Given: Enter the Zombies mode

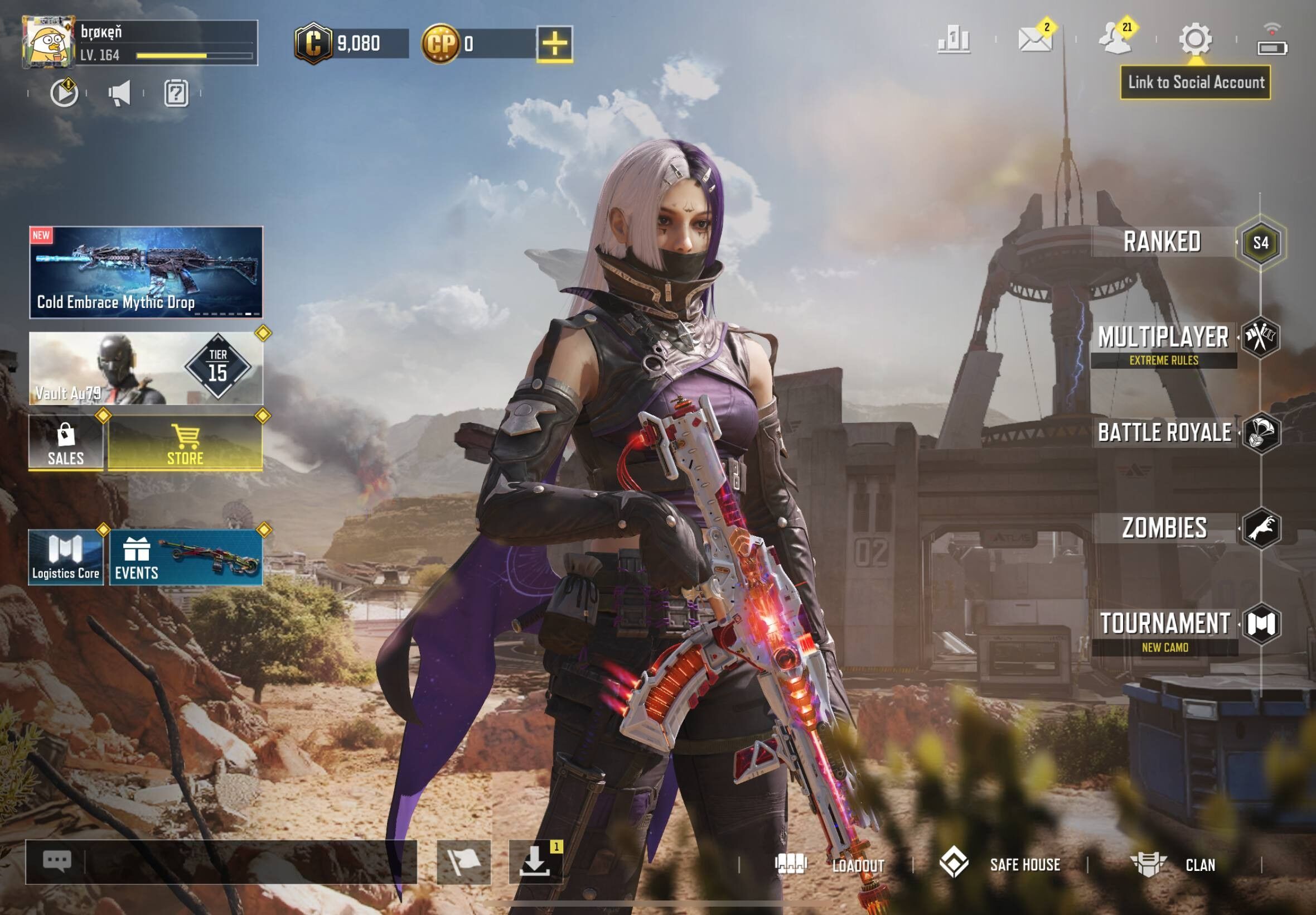Looking at the screenshot, I should pyautogui.click(x=1165, y=528).
